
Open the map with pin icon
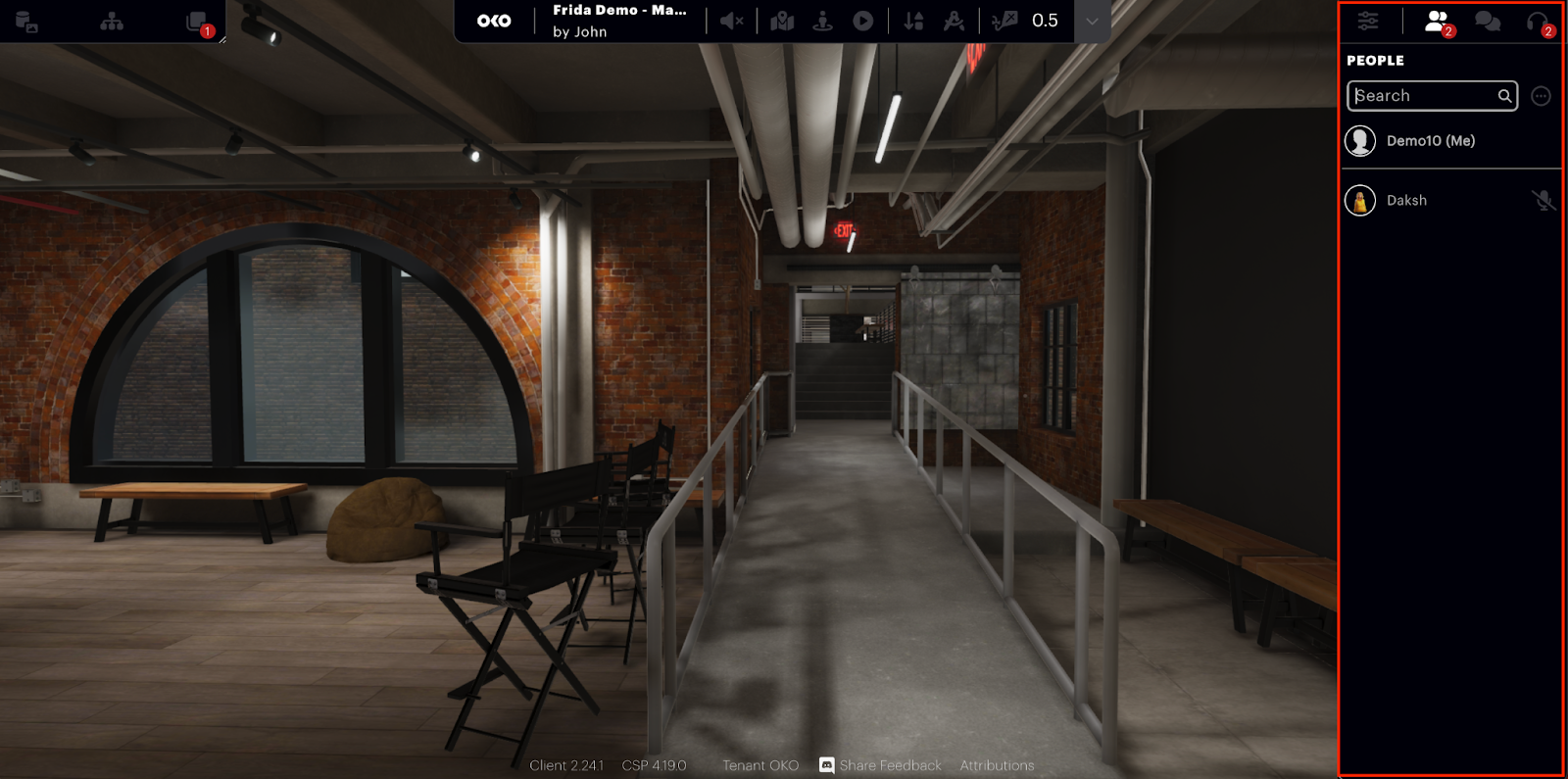tap(782, 21)
